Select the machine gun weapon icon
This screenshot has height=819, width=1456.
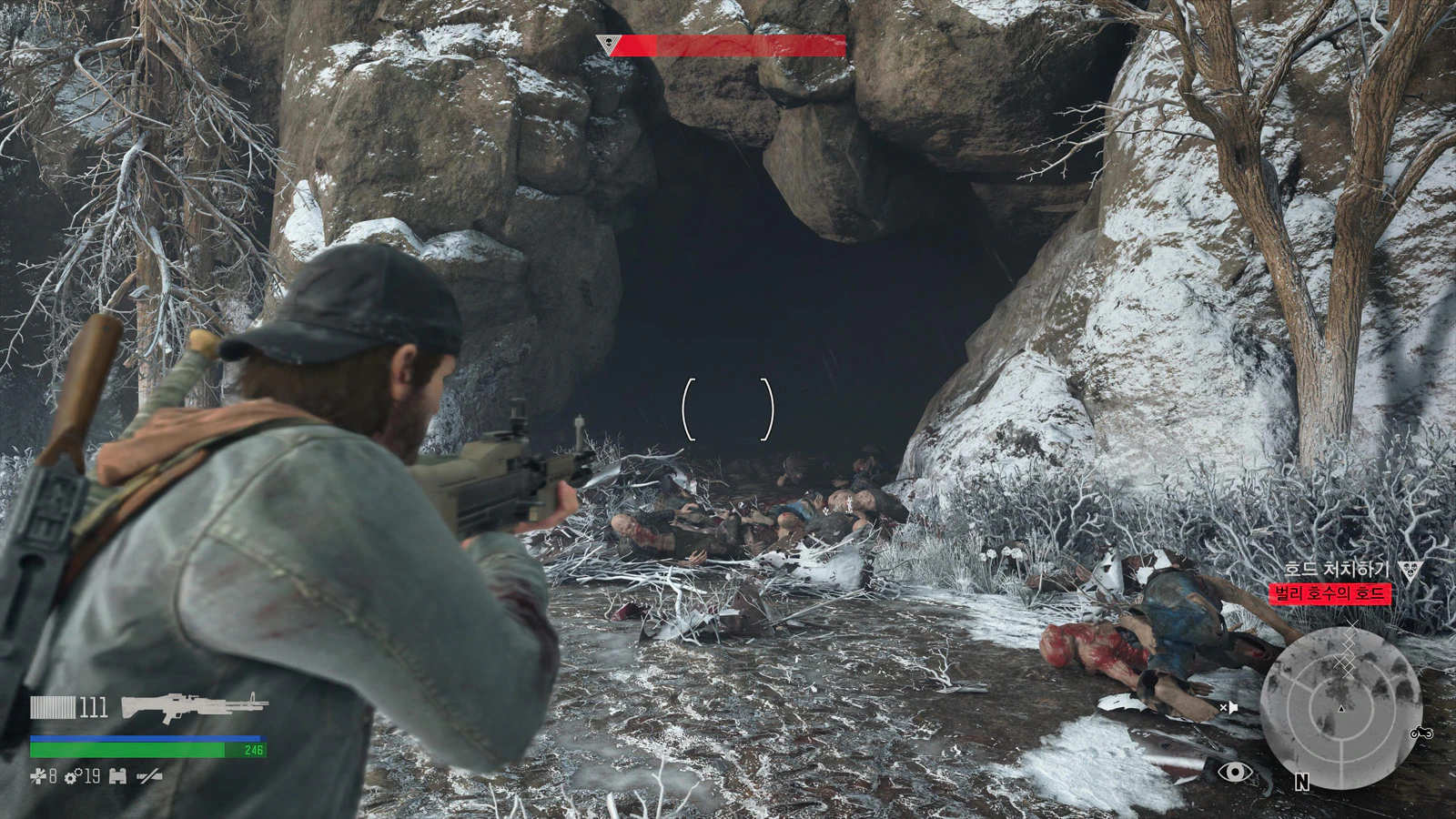(x=194, y=706)
